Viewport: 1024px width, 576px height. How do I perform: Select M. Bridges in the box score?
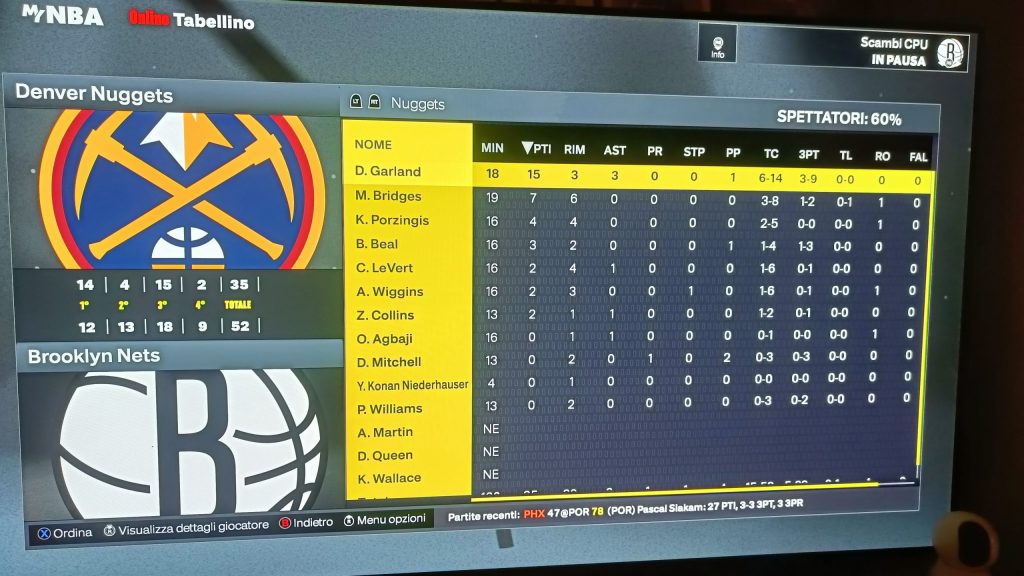click(388, 196)
